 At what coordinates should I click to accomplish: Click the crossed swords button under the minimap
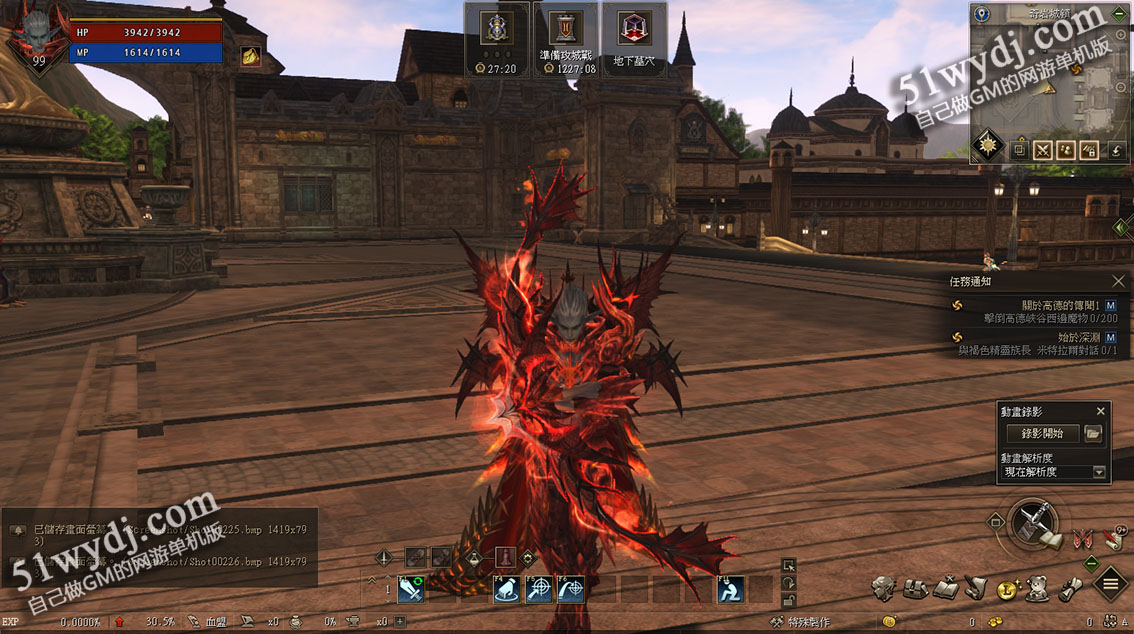pos(1043,150)
